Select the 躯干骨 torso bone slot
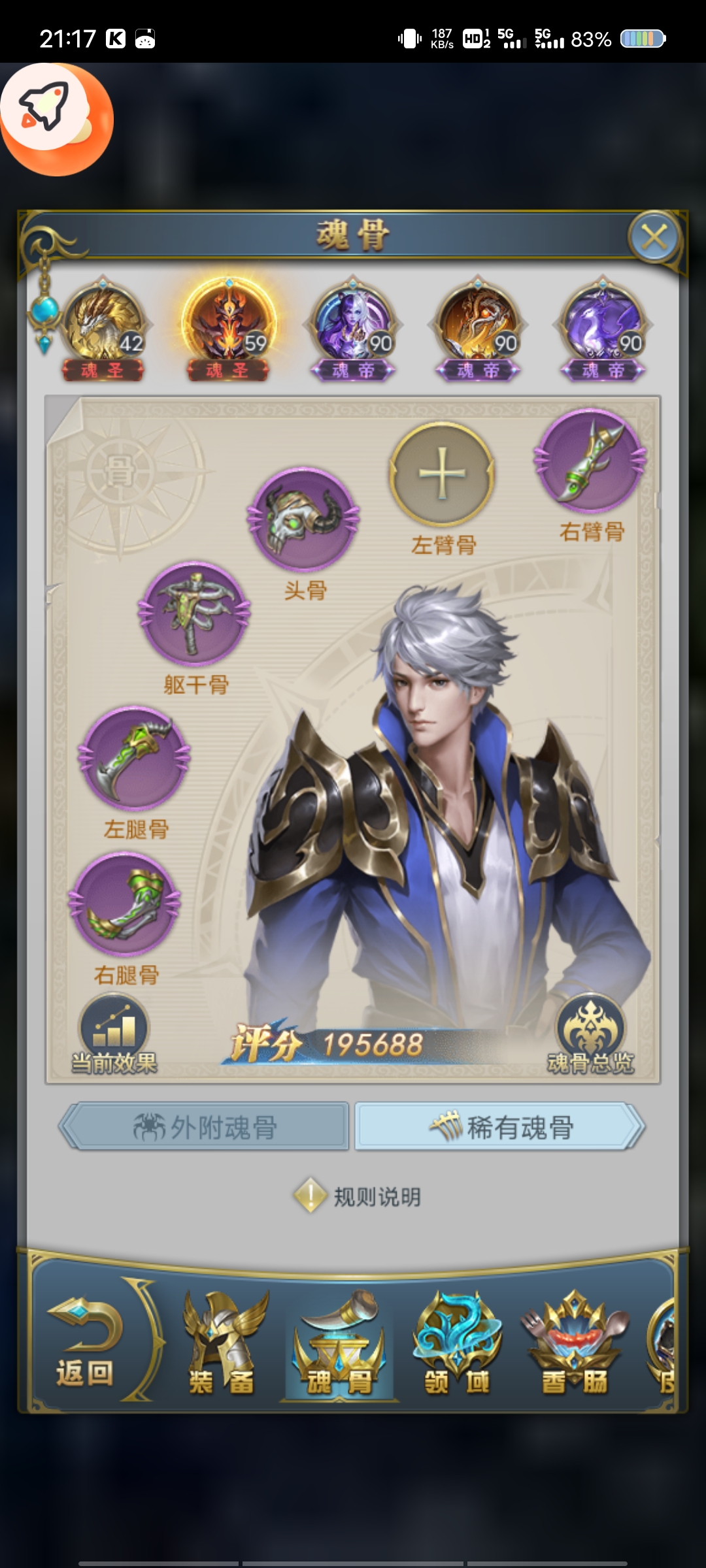The image size is (706, 1568). click(x=195, y=614)
